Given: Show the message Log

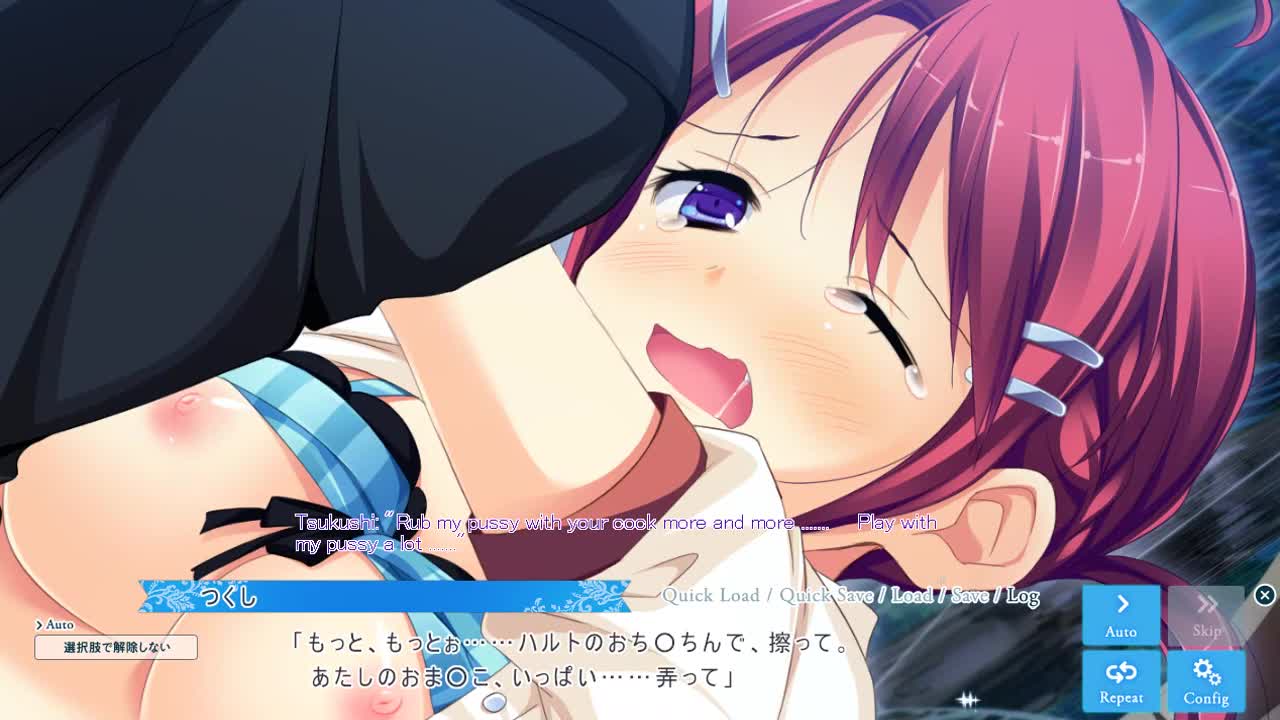Looking at the screenshot, I should click(1022, 596).
